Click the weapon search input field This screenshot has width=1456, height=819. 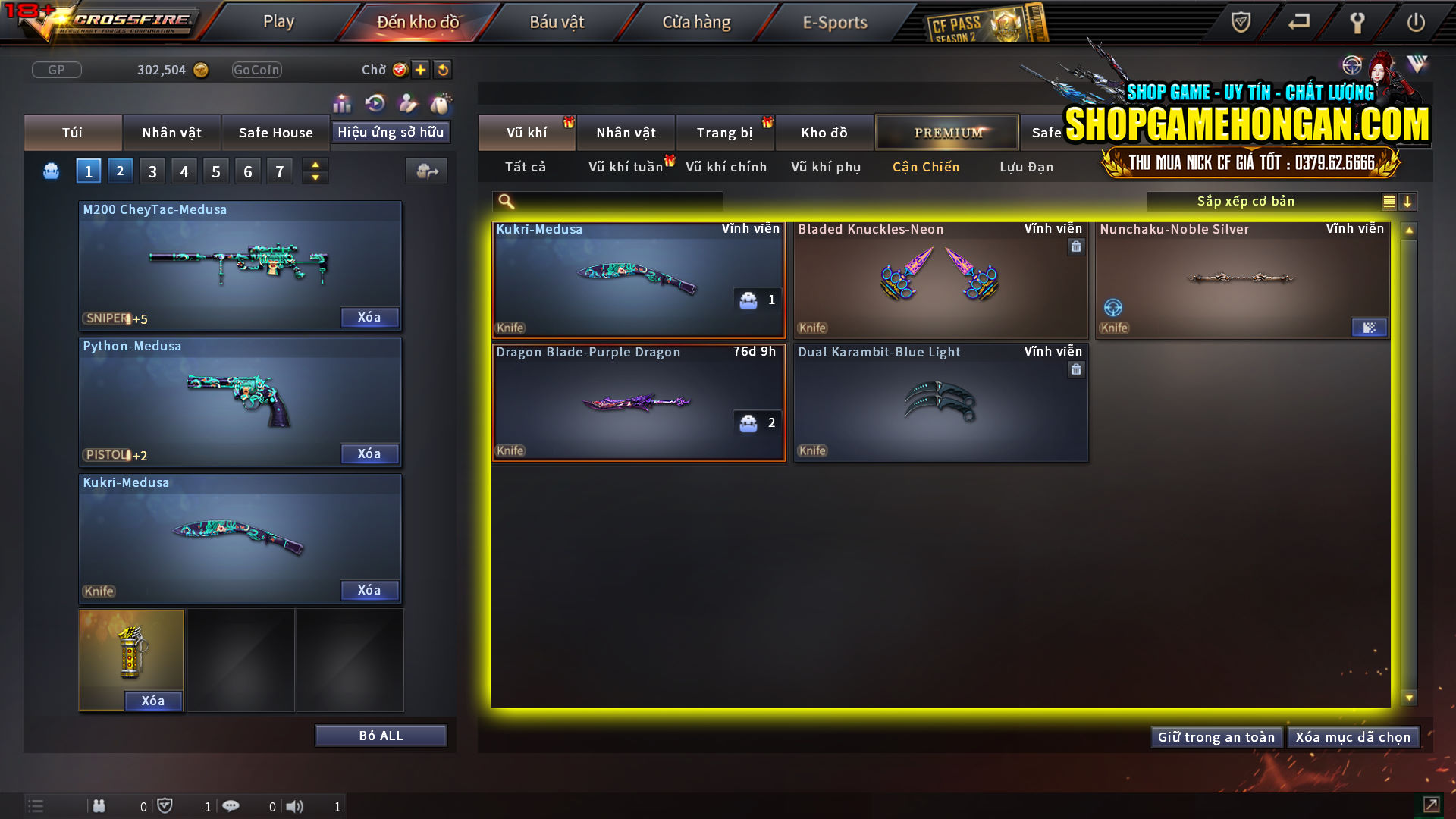pos(607,201)
